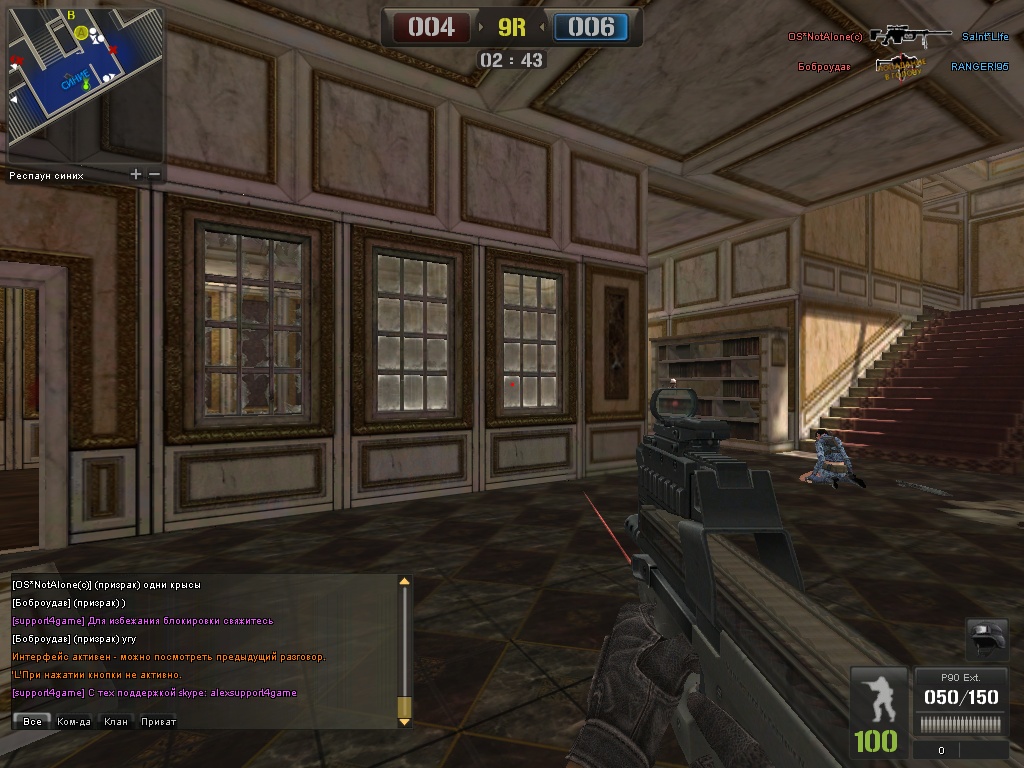Select the helmet equipment icon
This screenshot has height=768, width=1024.
click(987, 637)
